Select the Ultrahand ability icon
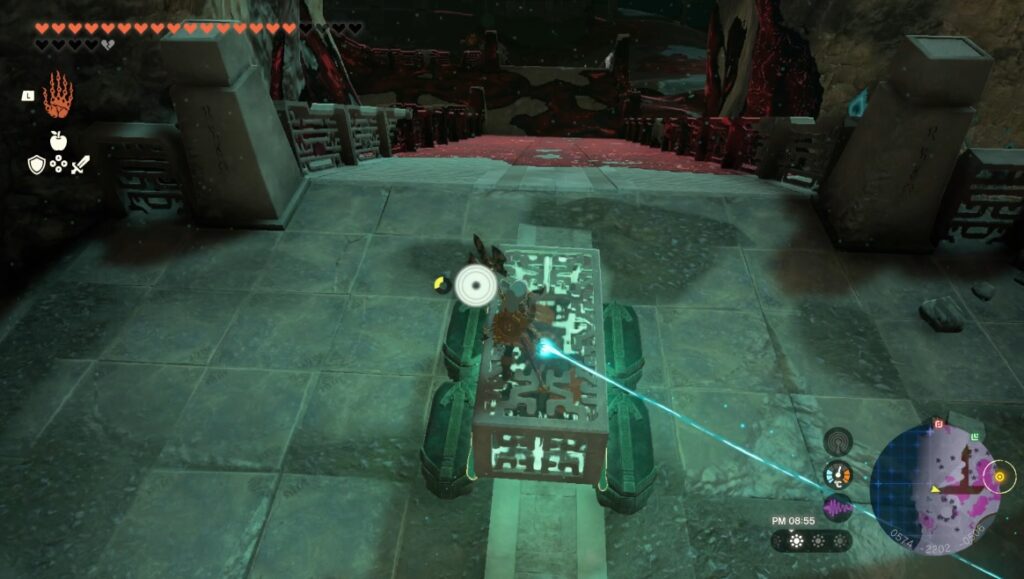Screen dimensions: 1024x579 pyautogui.click(x=59, y=94)
